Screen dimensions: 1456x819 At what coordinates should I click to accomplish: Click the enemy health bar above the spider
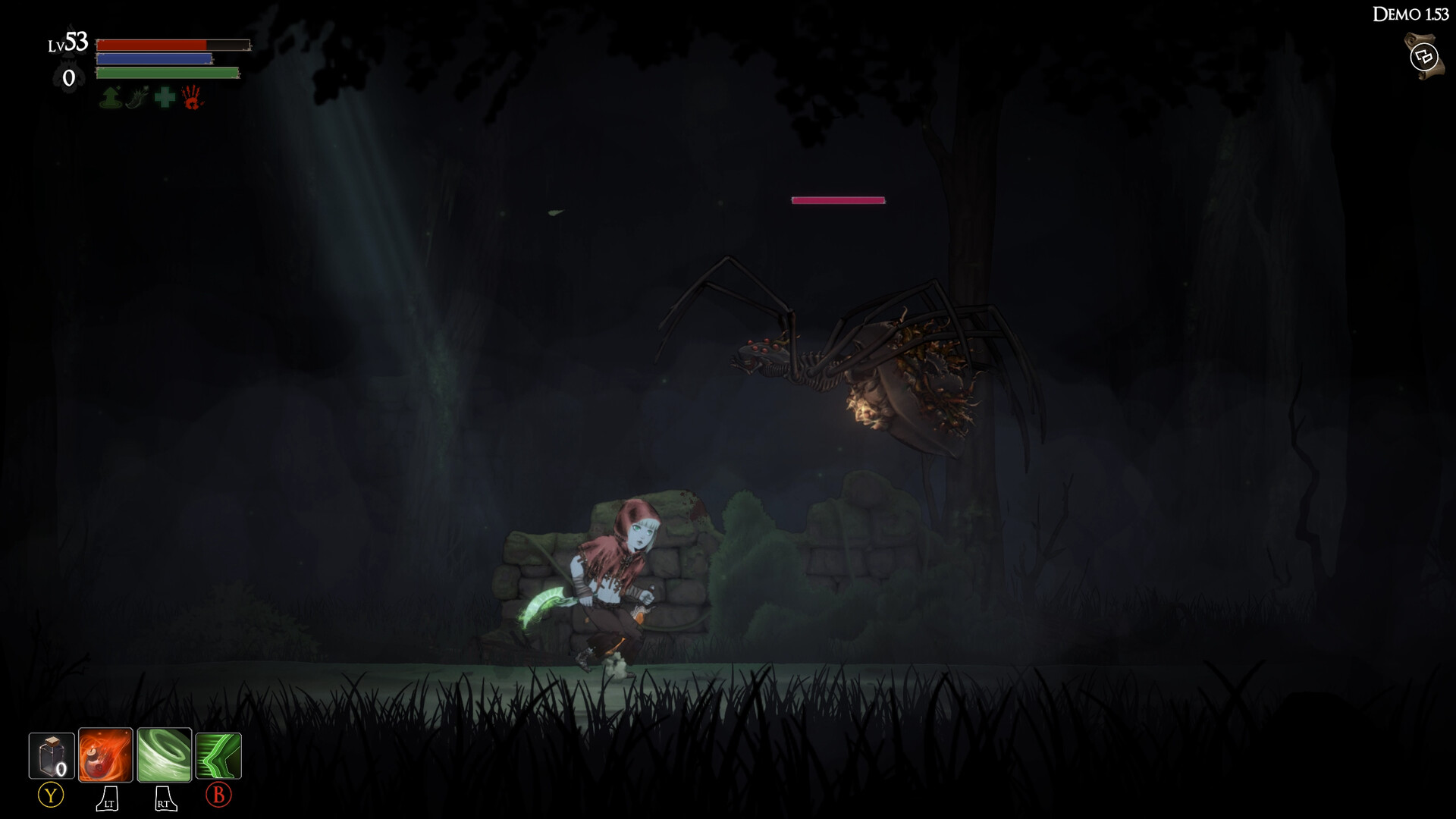[837, 200]
